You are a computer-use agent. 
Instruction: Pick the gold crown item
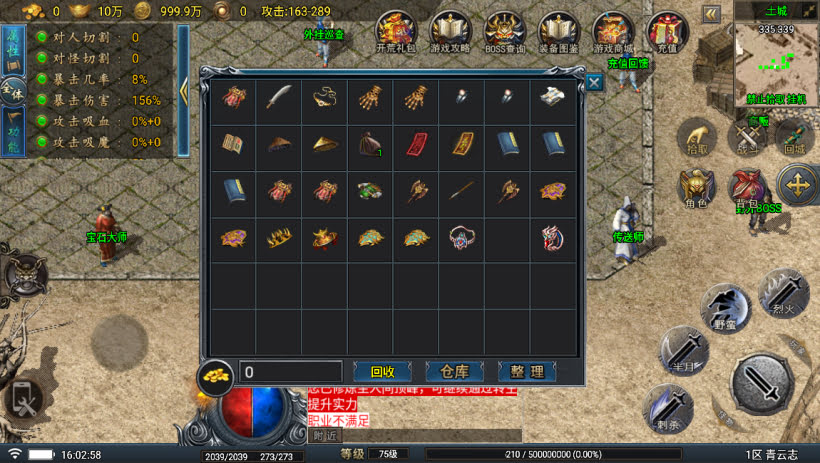278,237
